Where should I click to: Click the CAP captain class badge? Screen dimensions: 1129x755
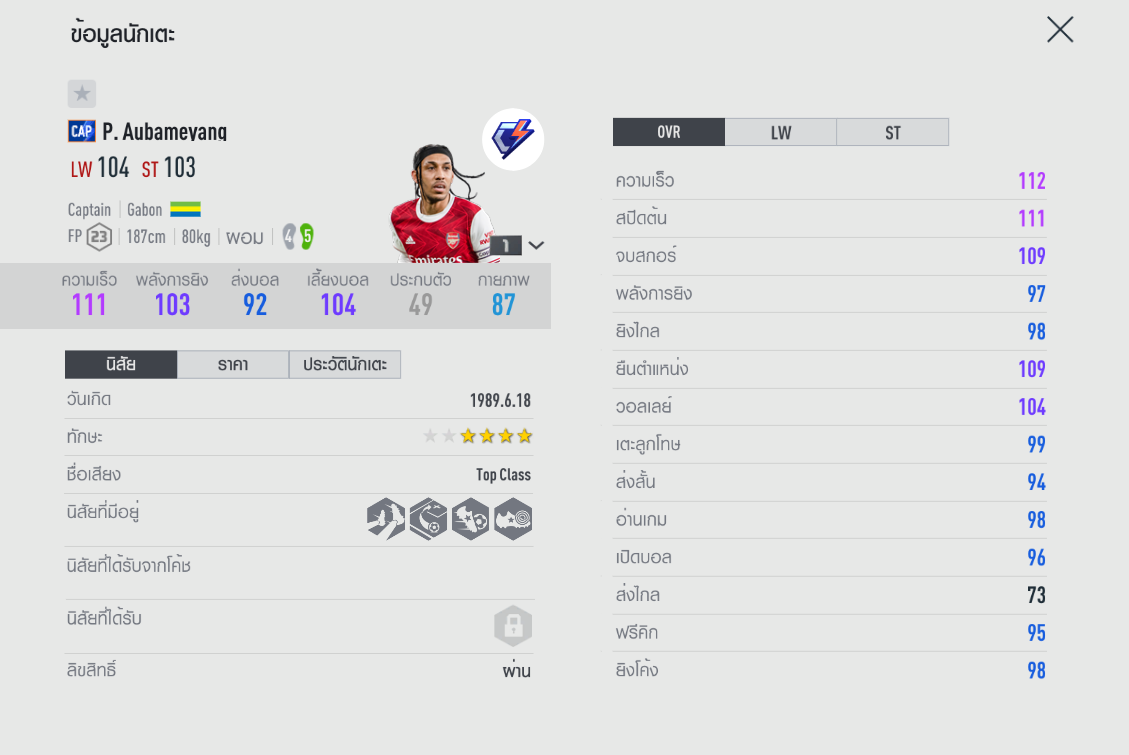pyautogui.click(x=82, y=131)
